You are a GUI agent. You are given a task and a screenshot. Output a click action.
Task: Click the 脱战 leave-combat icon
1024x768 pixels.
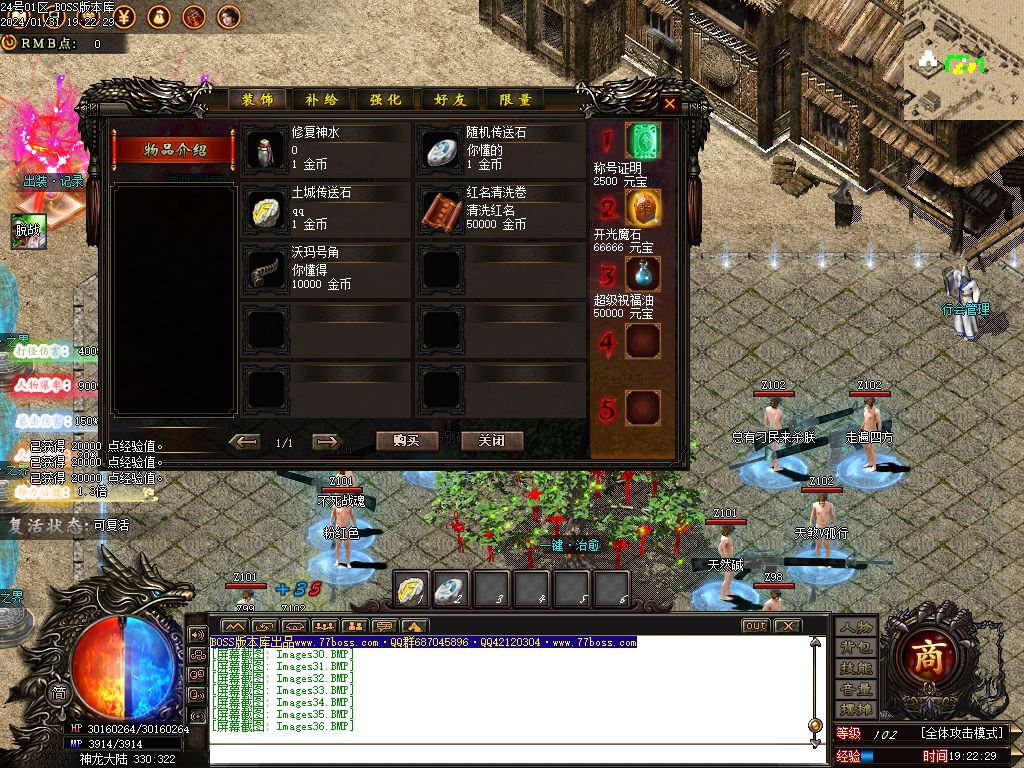(x=28, y=231)
